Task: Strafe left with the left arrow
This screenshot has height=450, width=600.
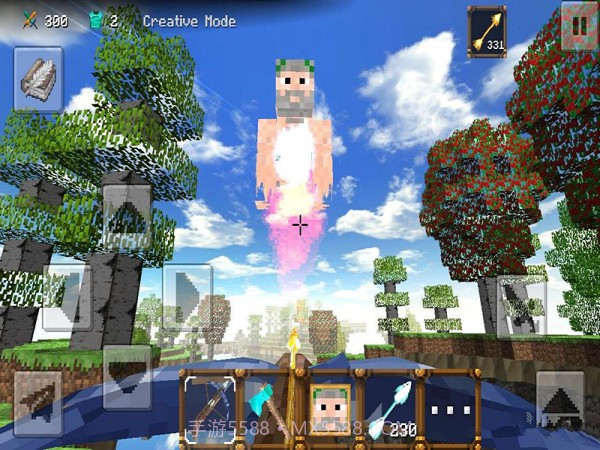Action: click(66, 297)
